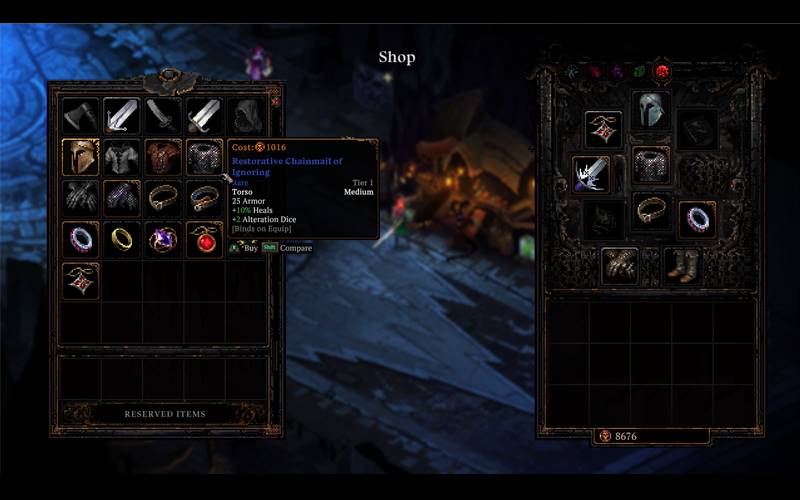Select the equipped jeweled ring

click(697, 218)
